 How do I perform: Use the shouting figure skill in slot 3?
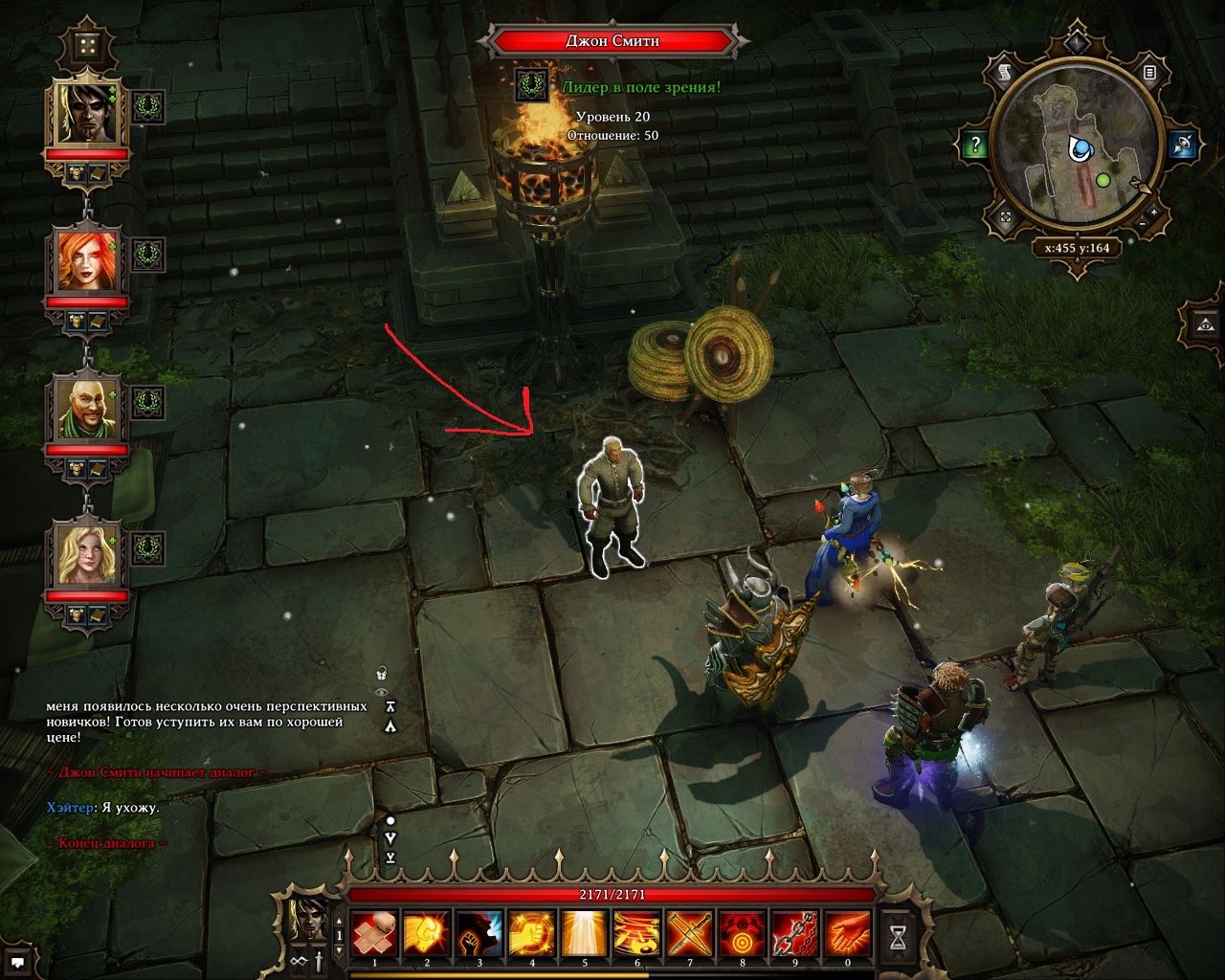[479, 931]
